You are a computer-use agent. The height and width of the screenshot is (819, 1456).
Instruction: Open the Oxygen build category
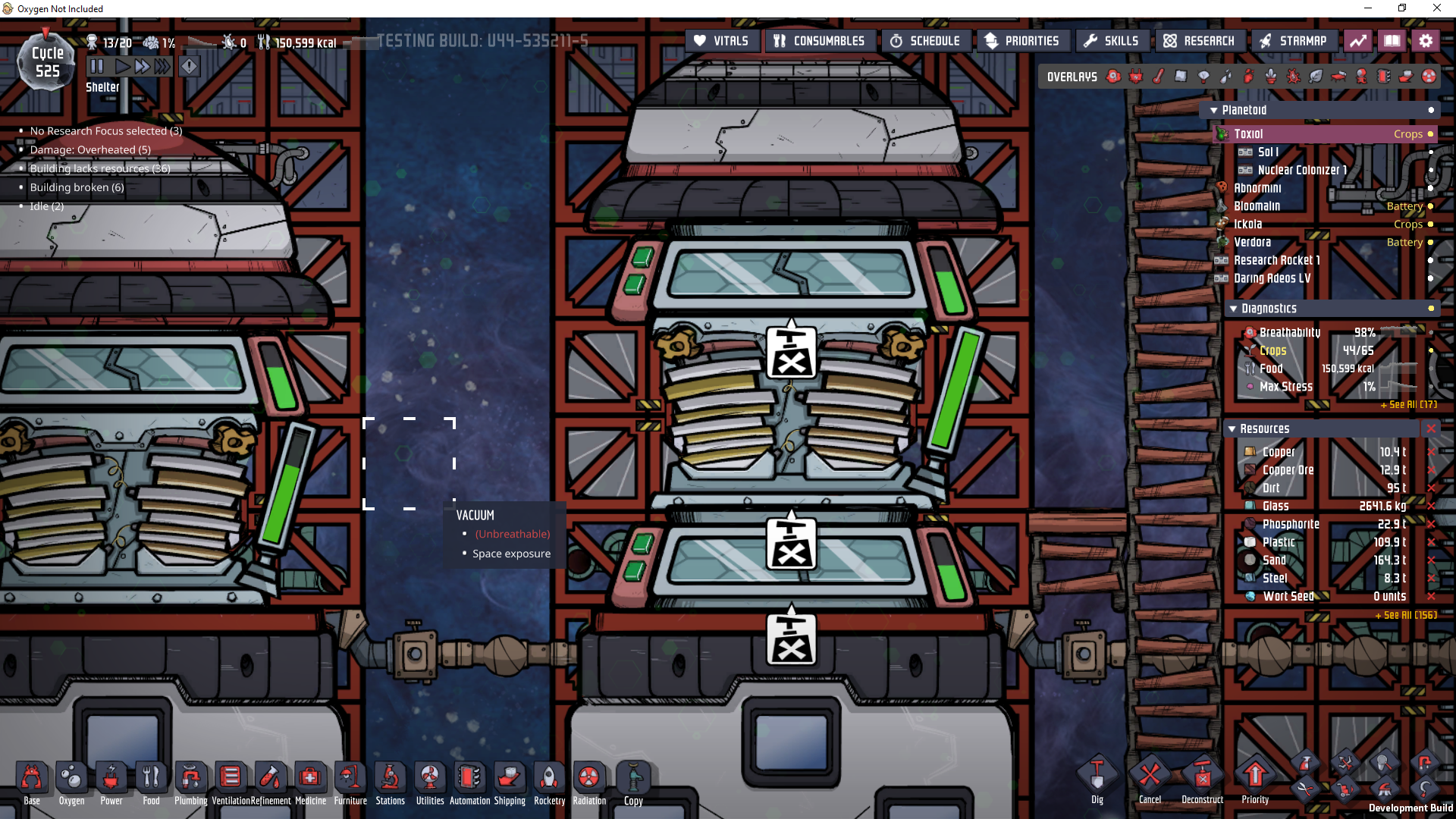click(x=71, y=780)
